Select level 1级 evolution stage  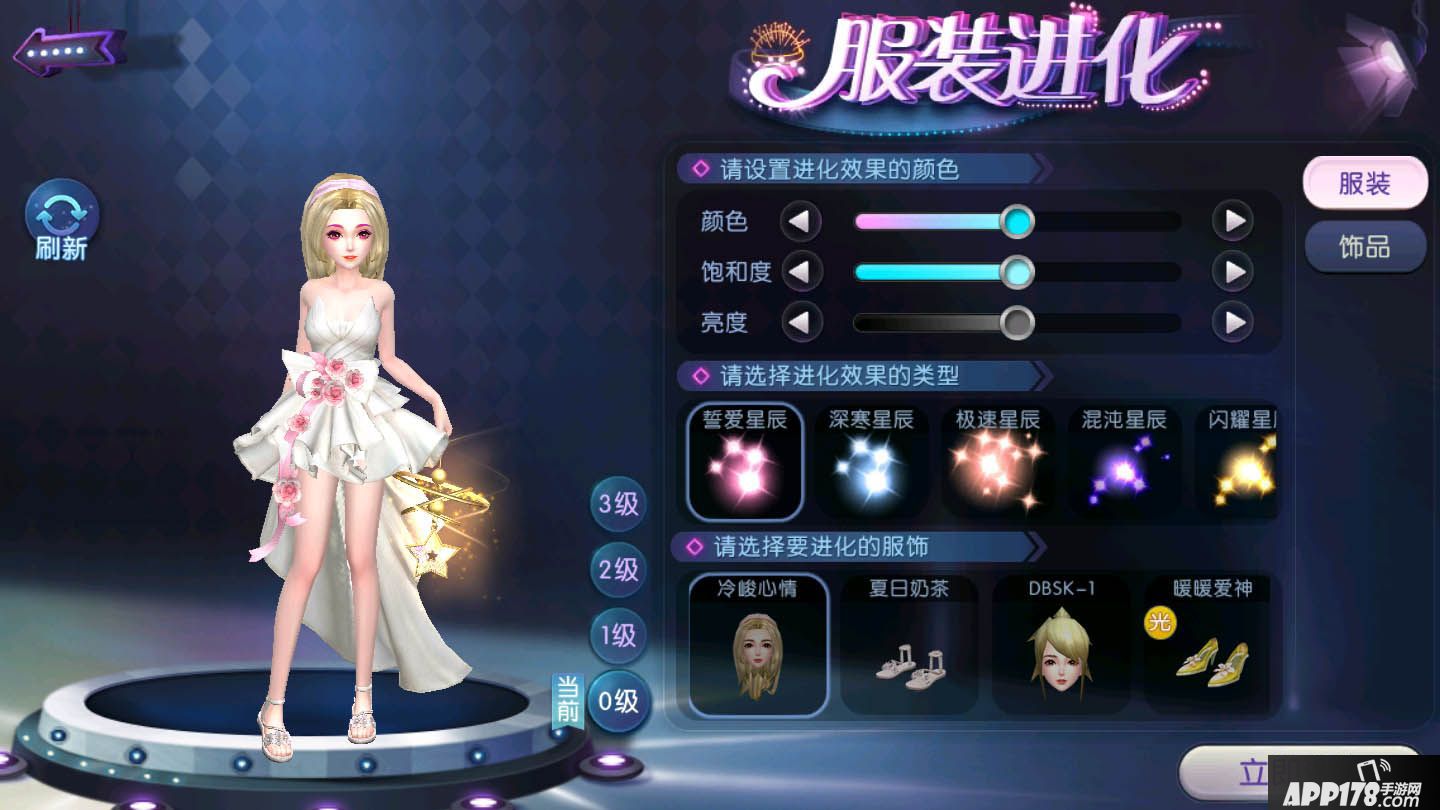(x=617, y=636)
